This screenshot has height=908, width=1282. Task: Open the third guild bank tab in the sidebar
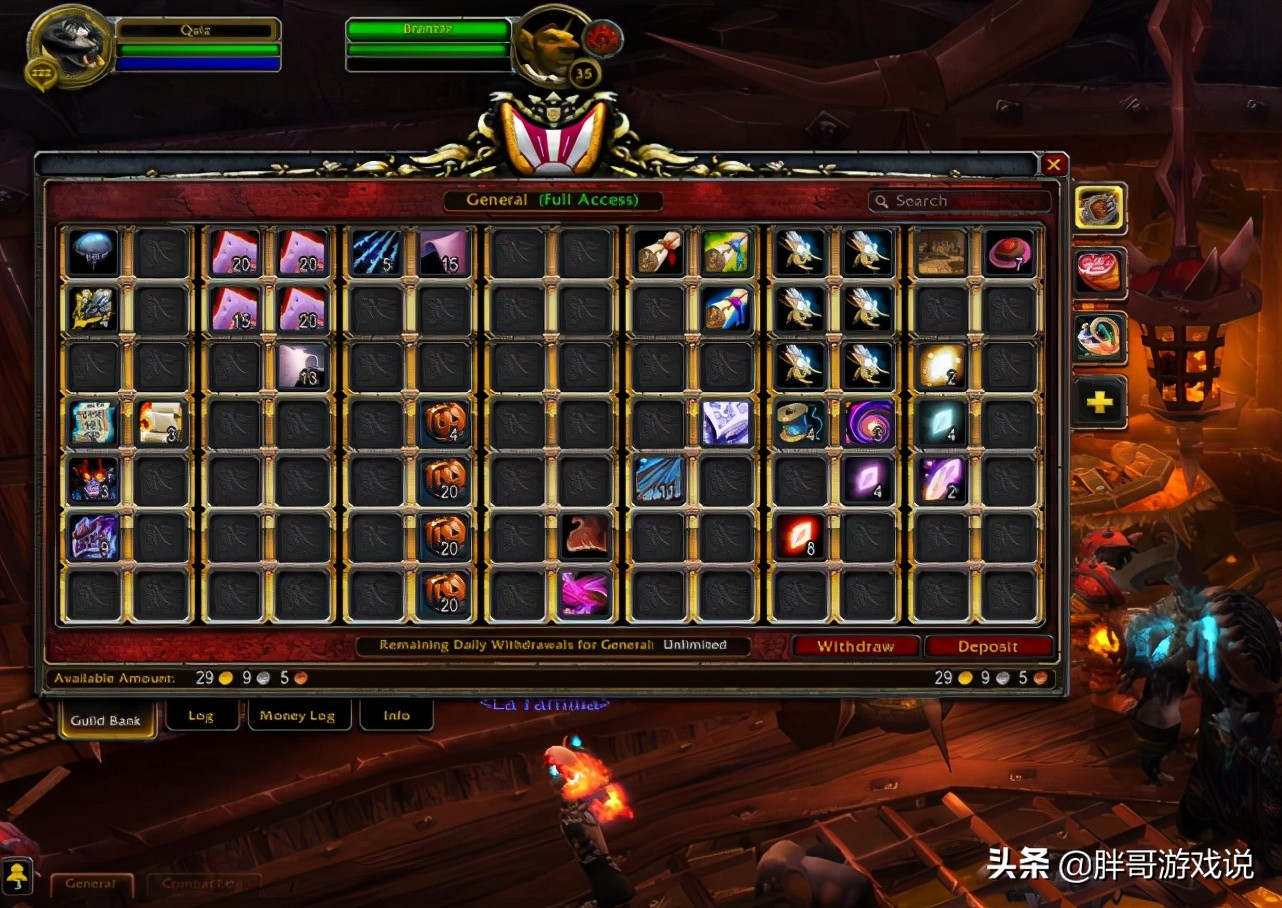click(1098, 338)
